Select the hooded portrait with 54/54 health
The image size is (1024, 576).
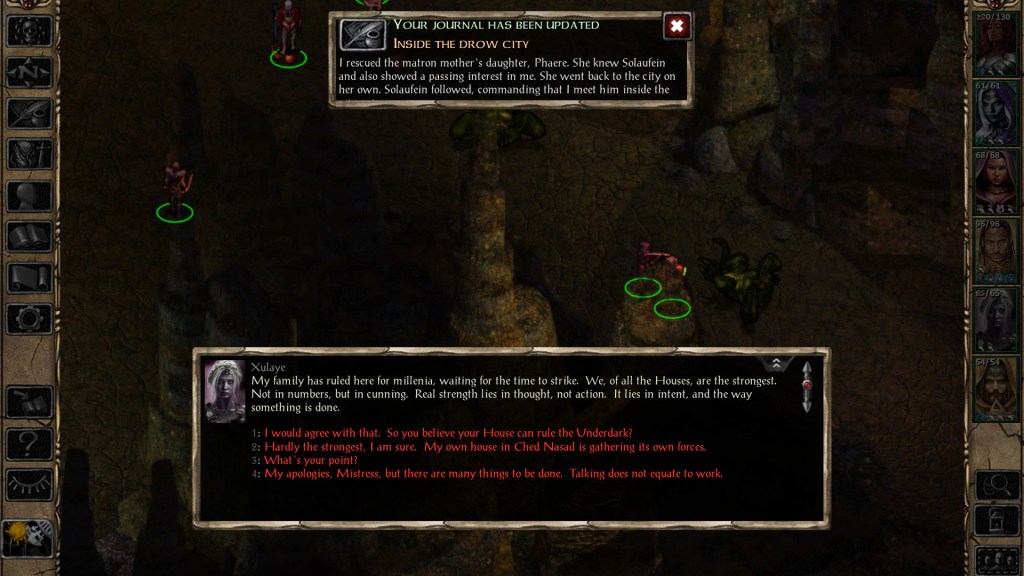996,389
